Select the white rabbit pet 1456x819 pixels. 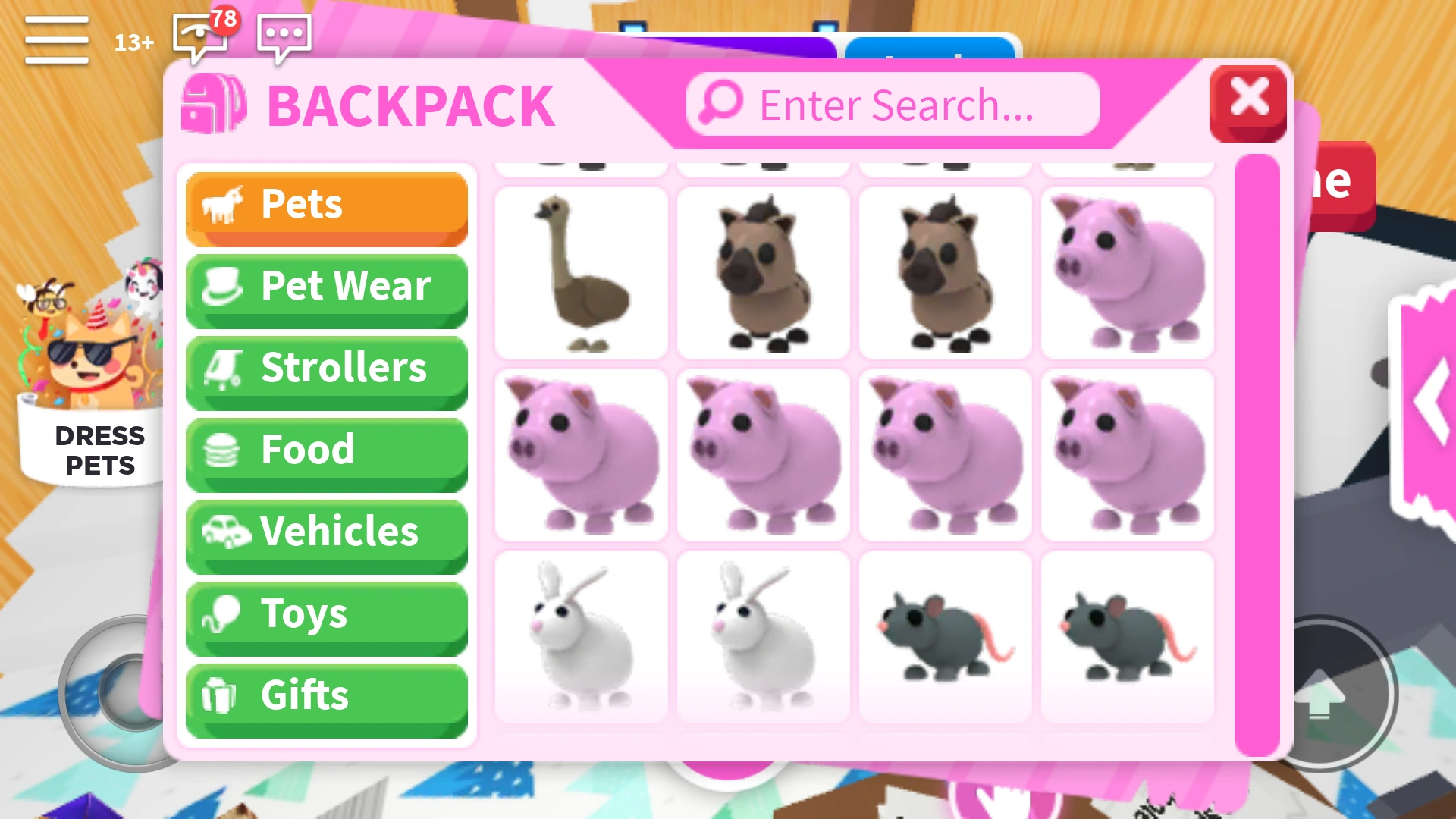[x=580, y=635]
